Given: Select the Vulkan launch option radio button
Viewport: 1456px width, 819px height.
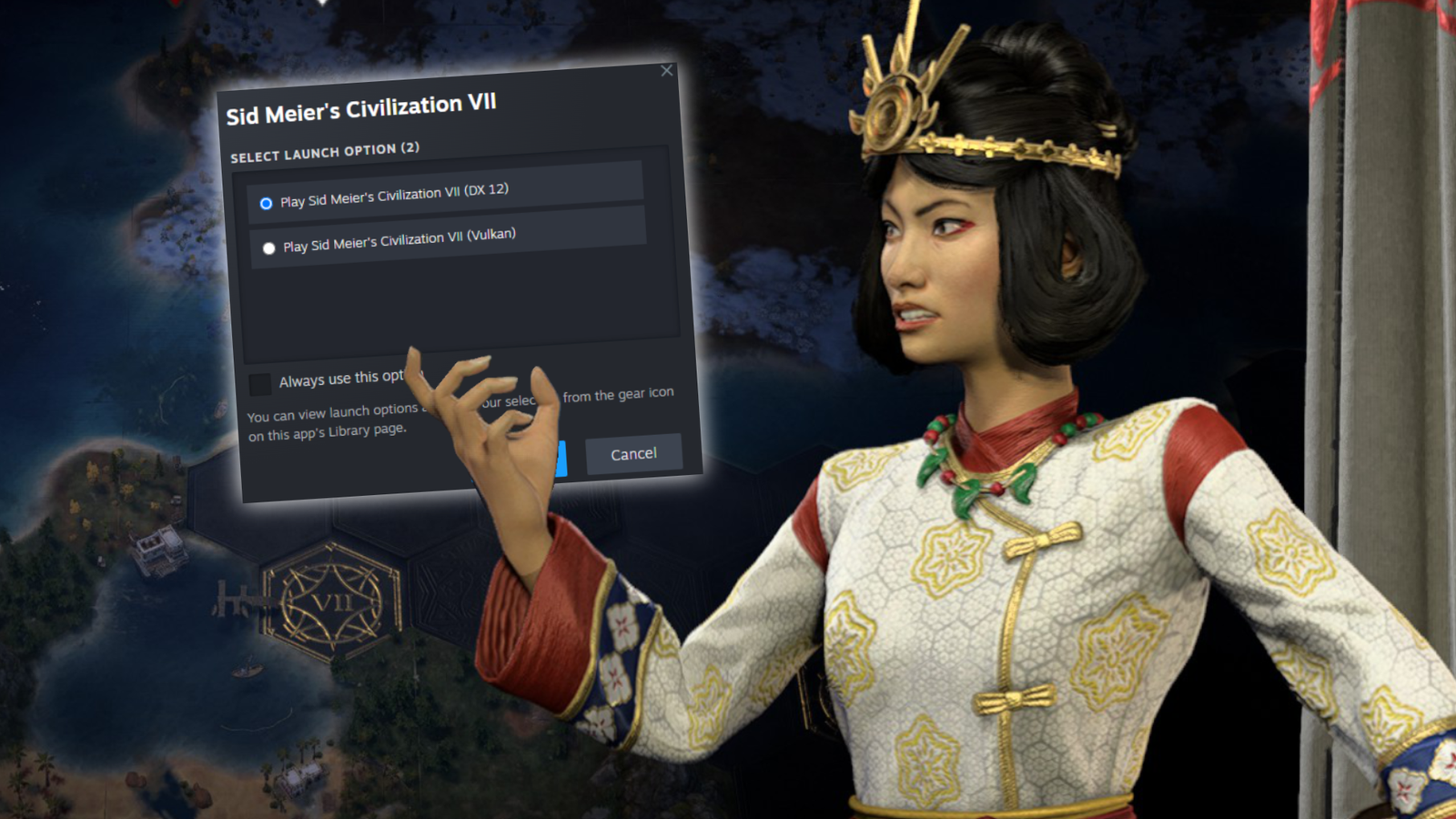Looking at the screenshot, I should point(268,246).
